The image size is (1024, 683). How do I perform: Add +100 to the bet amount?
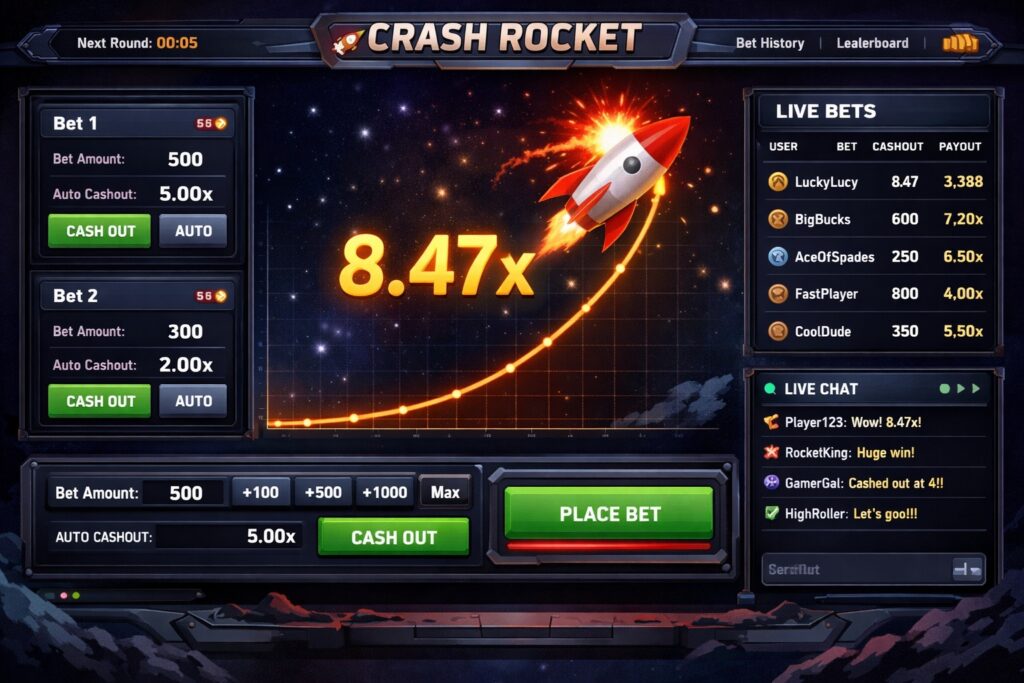click(261, 492)
